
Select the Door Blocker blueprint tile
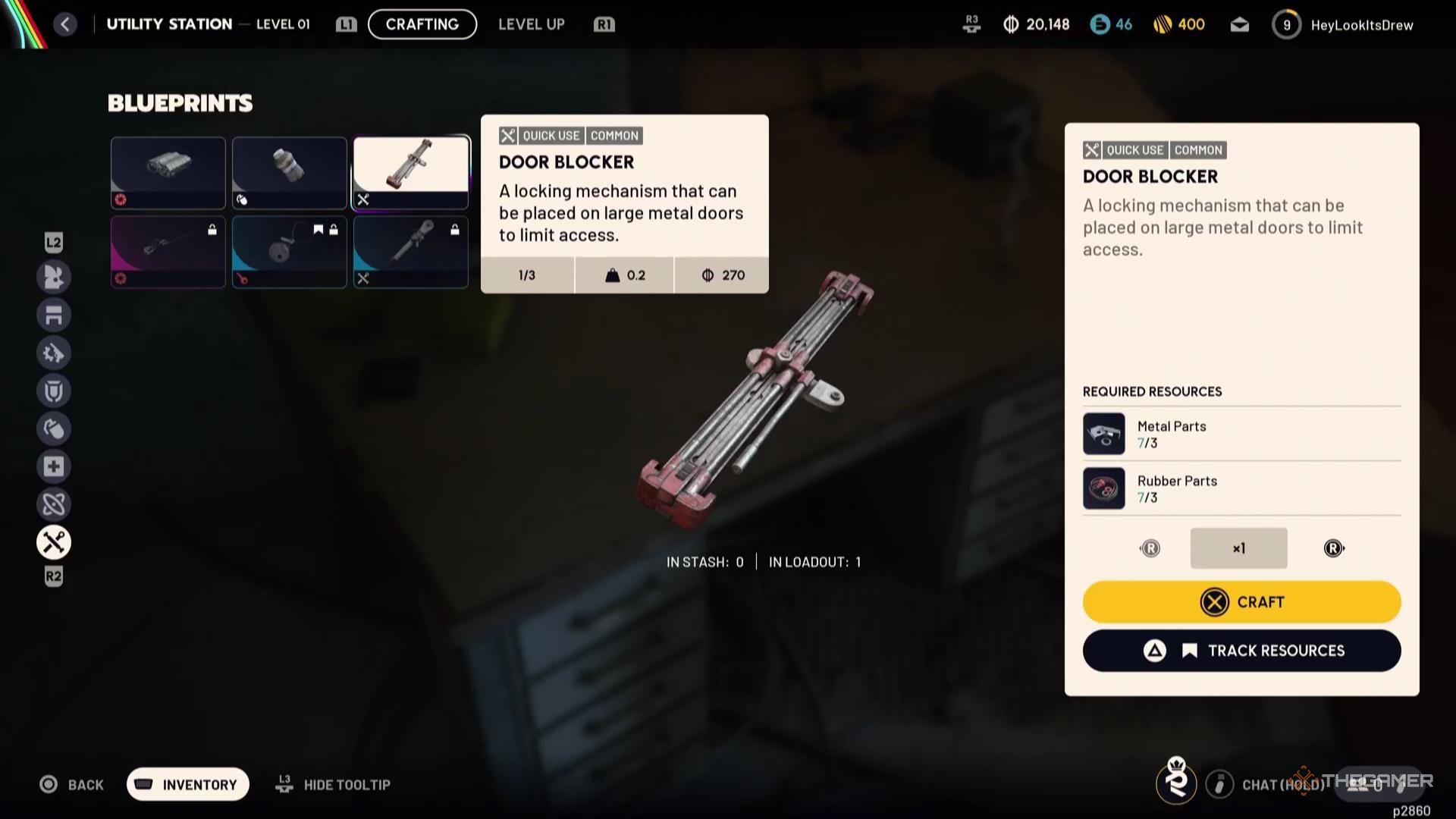(410, 172)
